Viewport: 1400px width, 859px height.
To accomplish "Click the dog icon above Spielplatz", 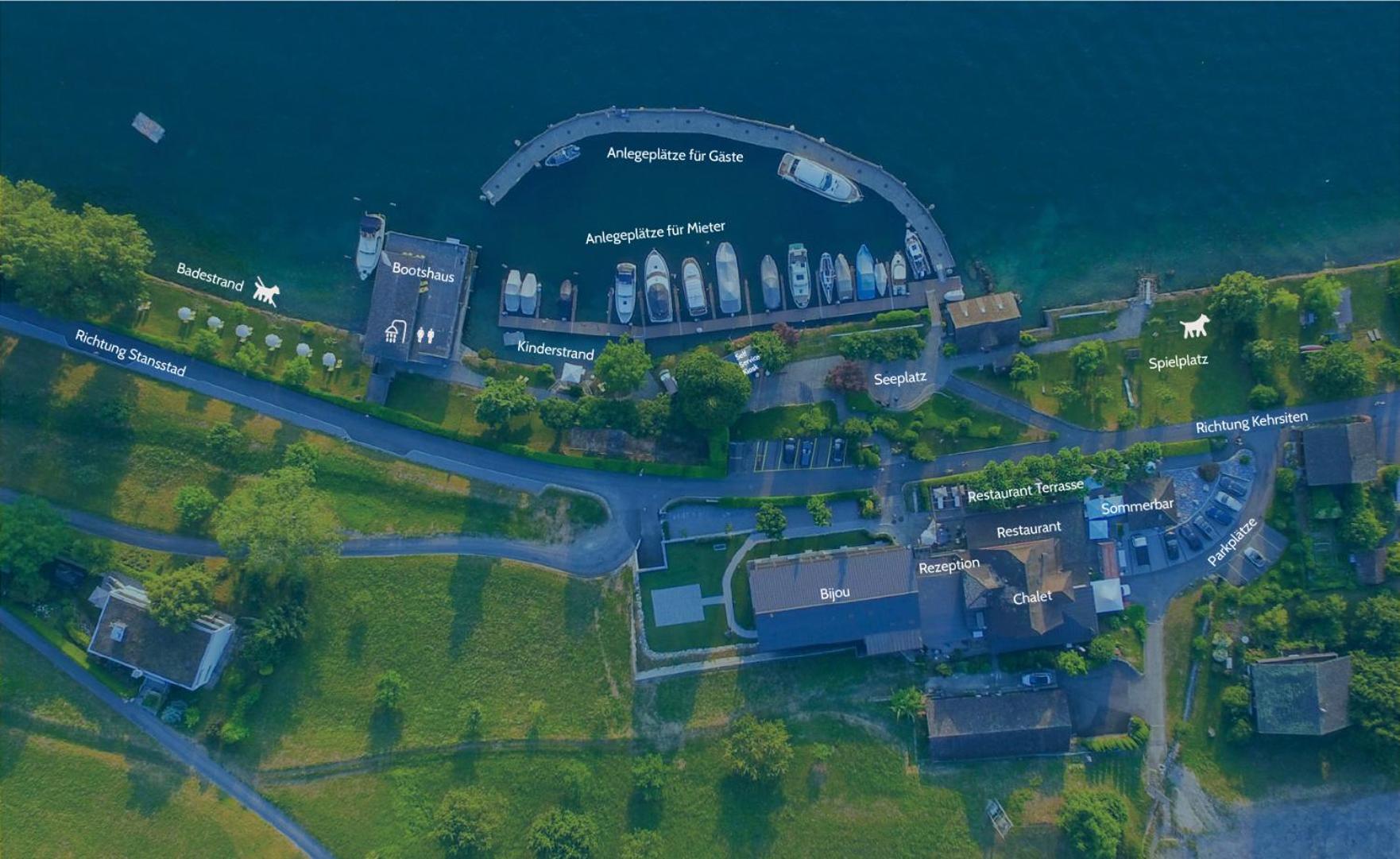I will (x=1193, y=326).
